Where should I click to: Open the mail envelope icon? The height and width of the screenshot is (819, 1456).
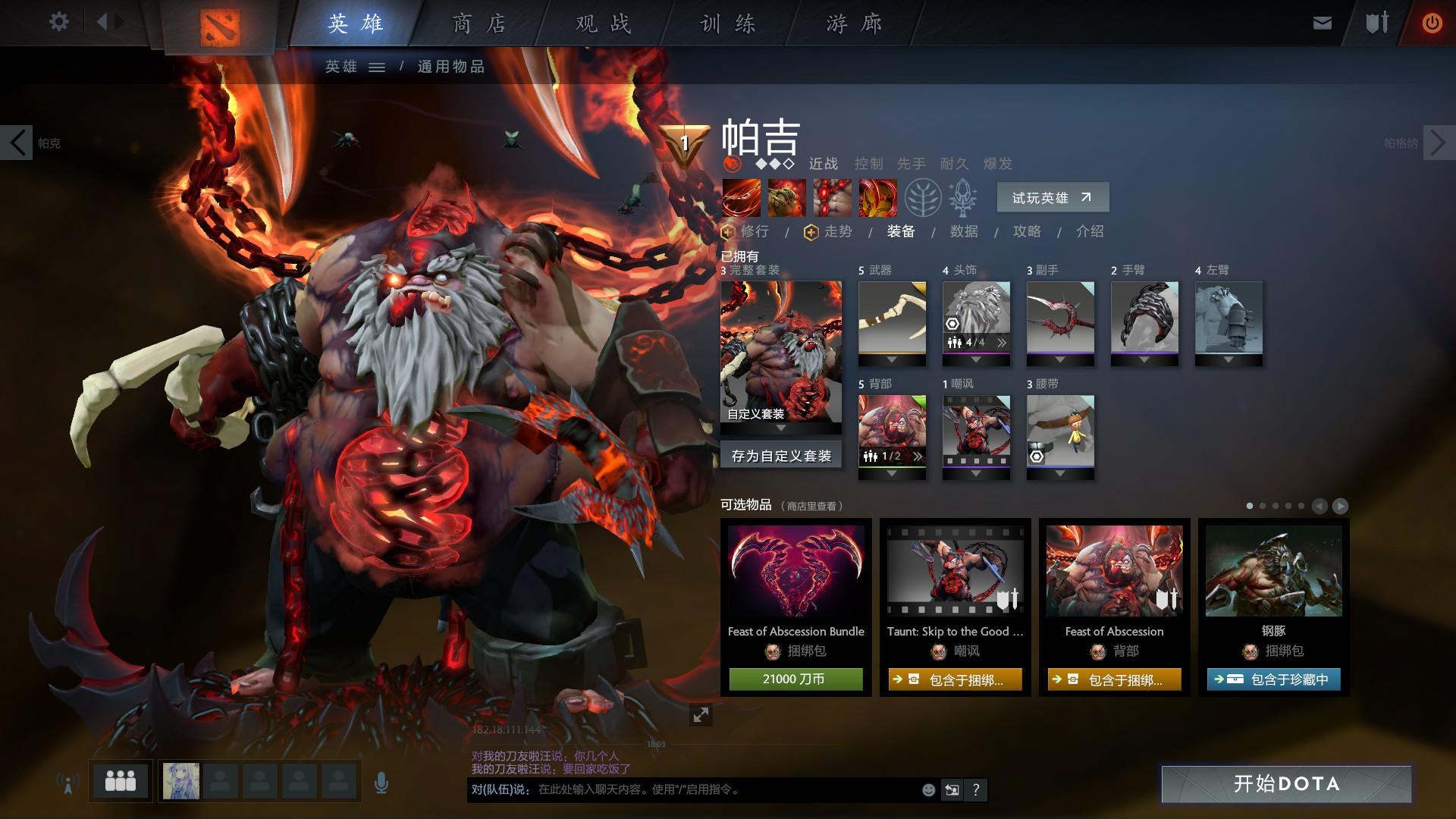pos(1322,23)
